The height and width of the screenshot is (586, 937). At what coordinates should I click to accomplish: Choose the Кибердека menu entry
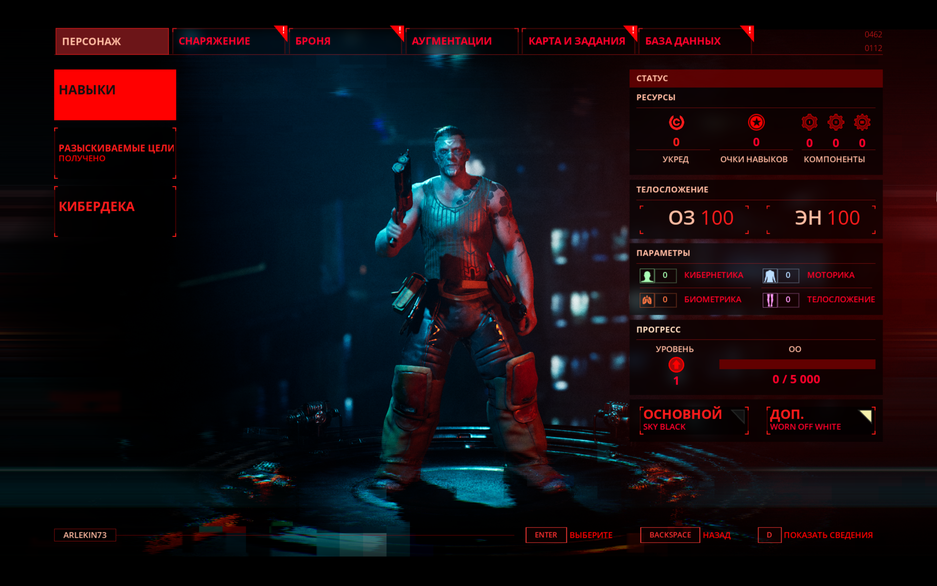pyautogui.click(x=115, y=210)
